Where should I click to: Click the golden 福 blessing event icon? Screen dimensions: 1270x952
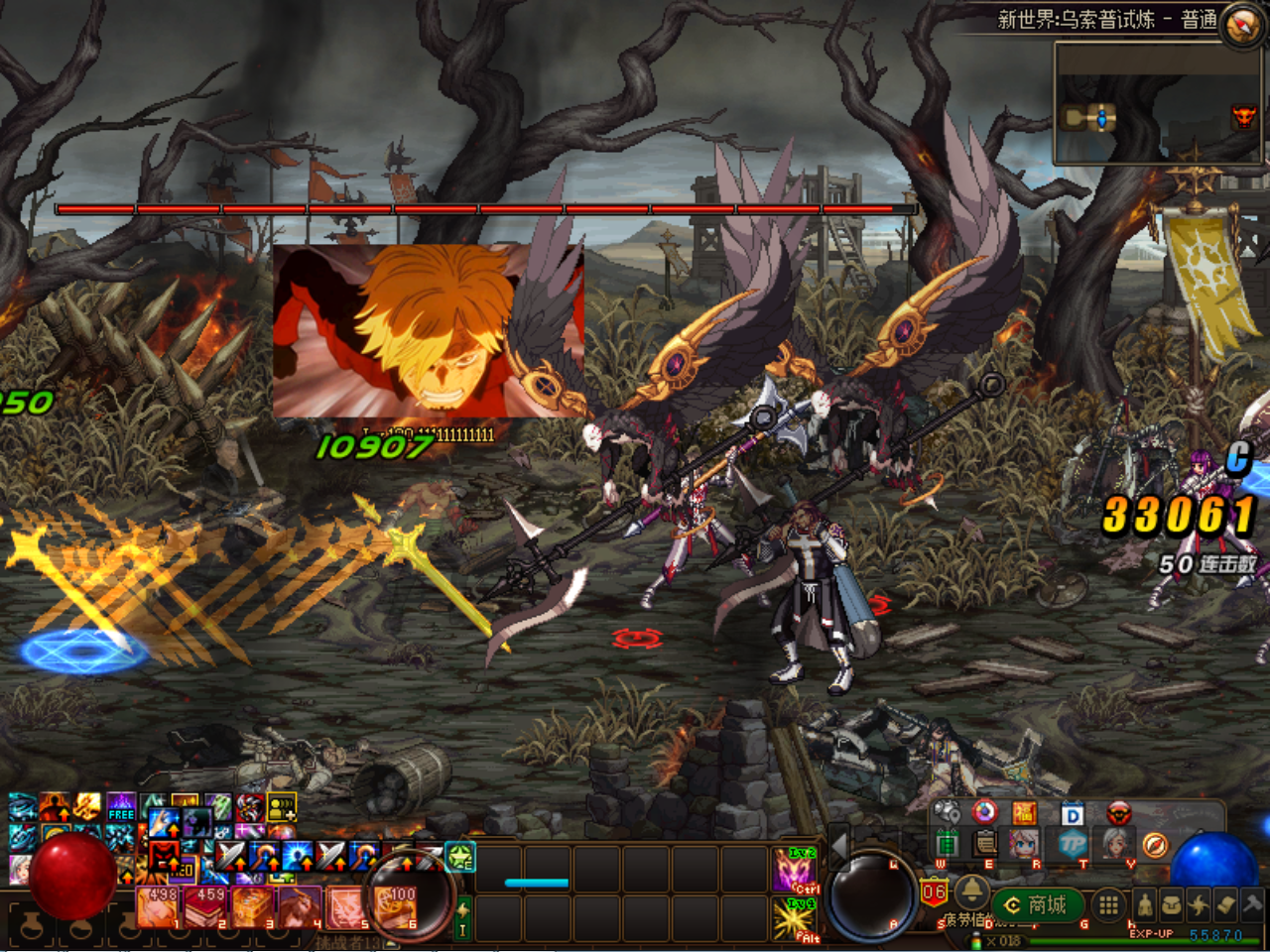pyautogui.click(x=1026, y=812)
